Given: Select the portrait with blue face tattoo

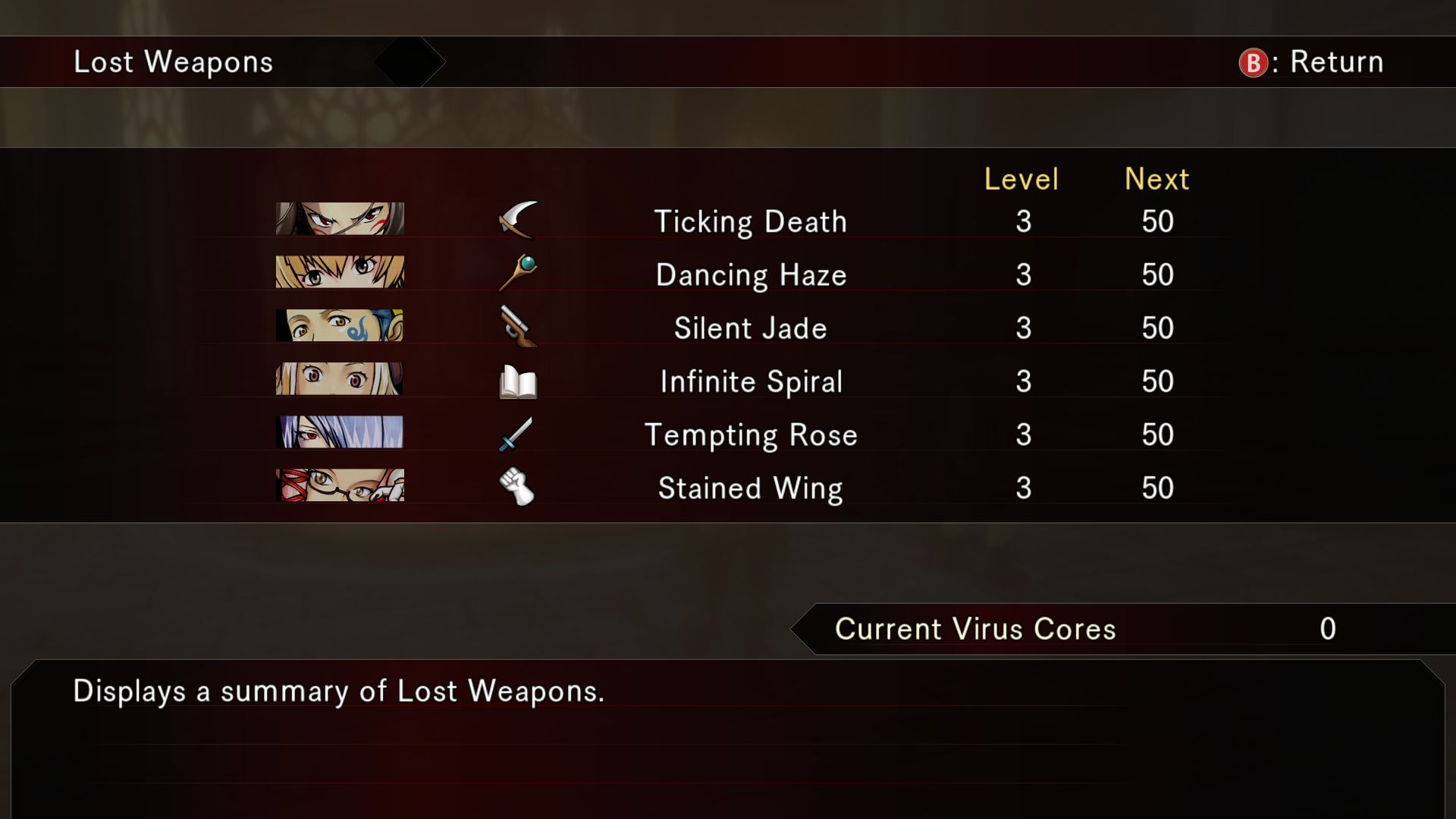Looking at the screenshot, I should 340,325.
